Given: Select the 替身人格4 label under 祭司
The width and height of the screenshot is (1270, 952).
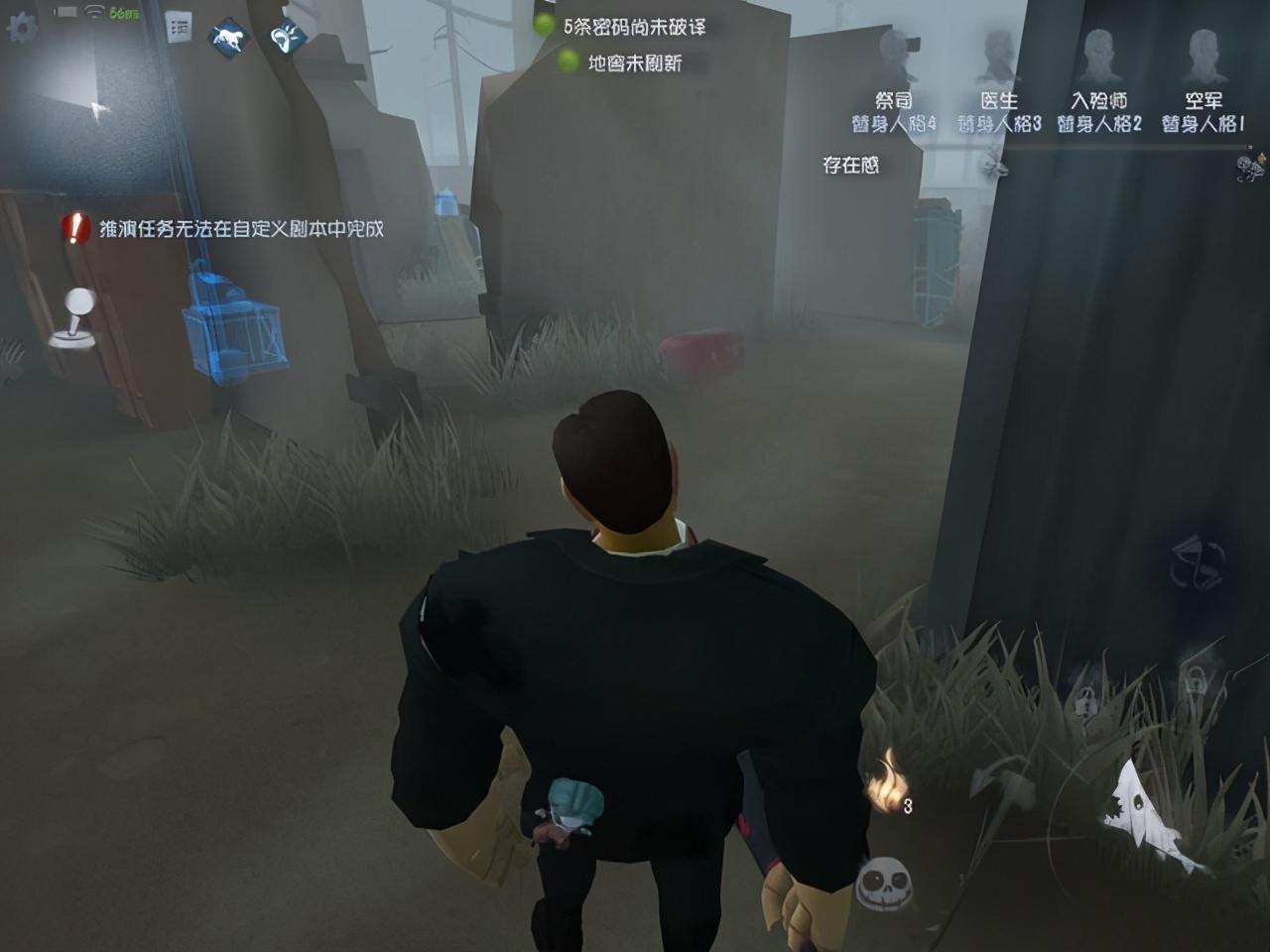Looking at the screenshot, I should 896,122.
